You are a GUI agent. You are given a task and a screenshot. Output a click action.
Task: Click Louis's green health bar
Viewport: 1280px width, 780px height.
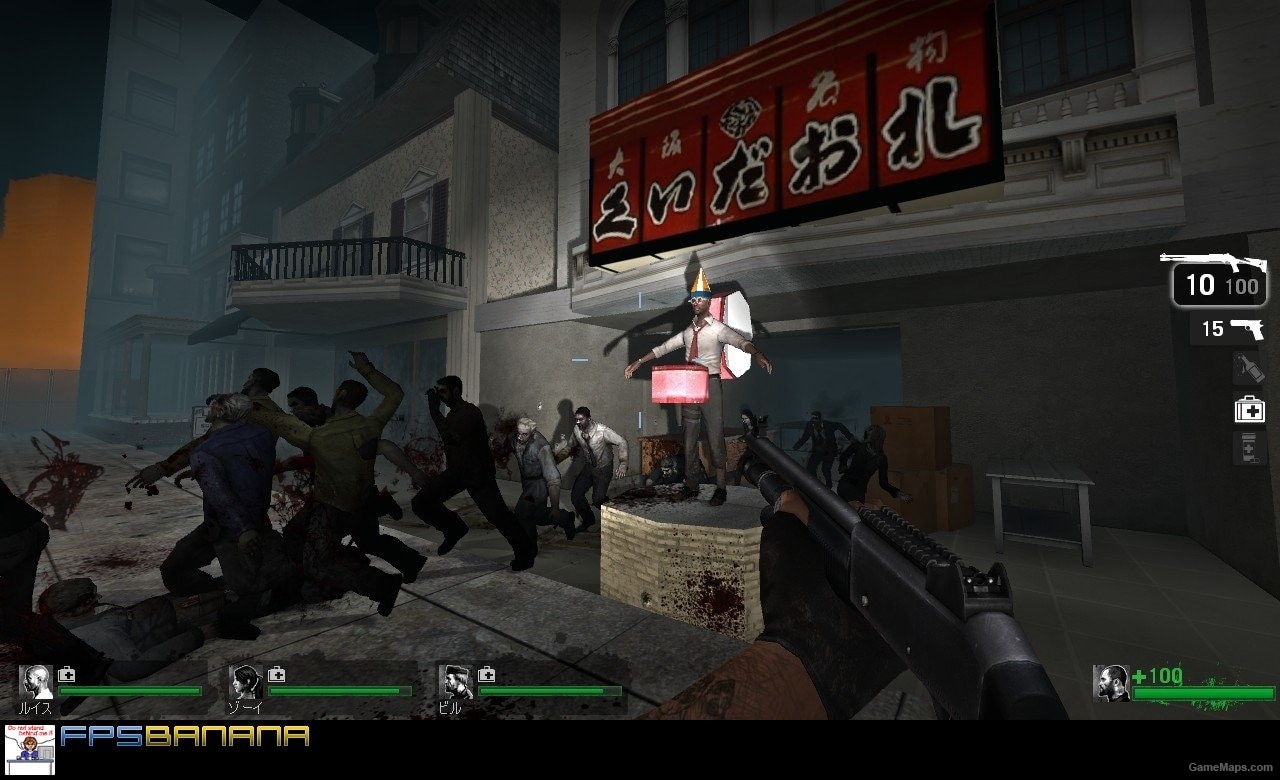pos(130,690)
